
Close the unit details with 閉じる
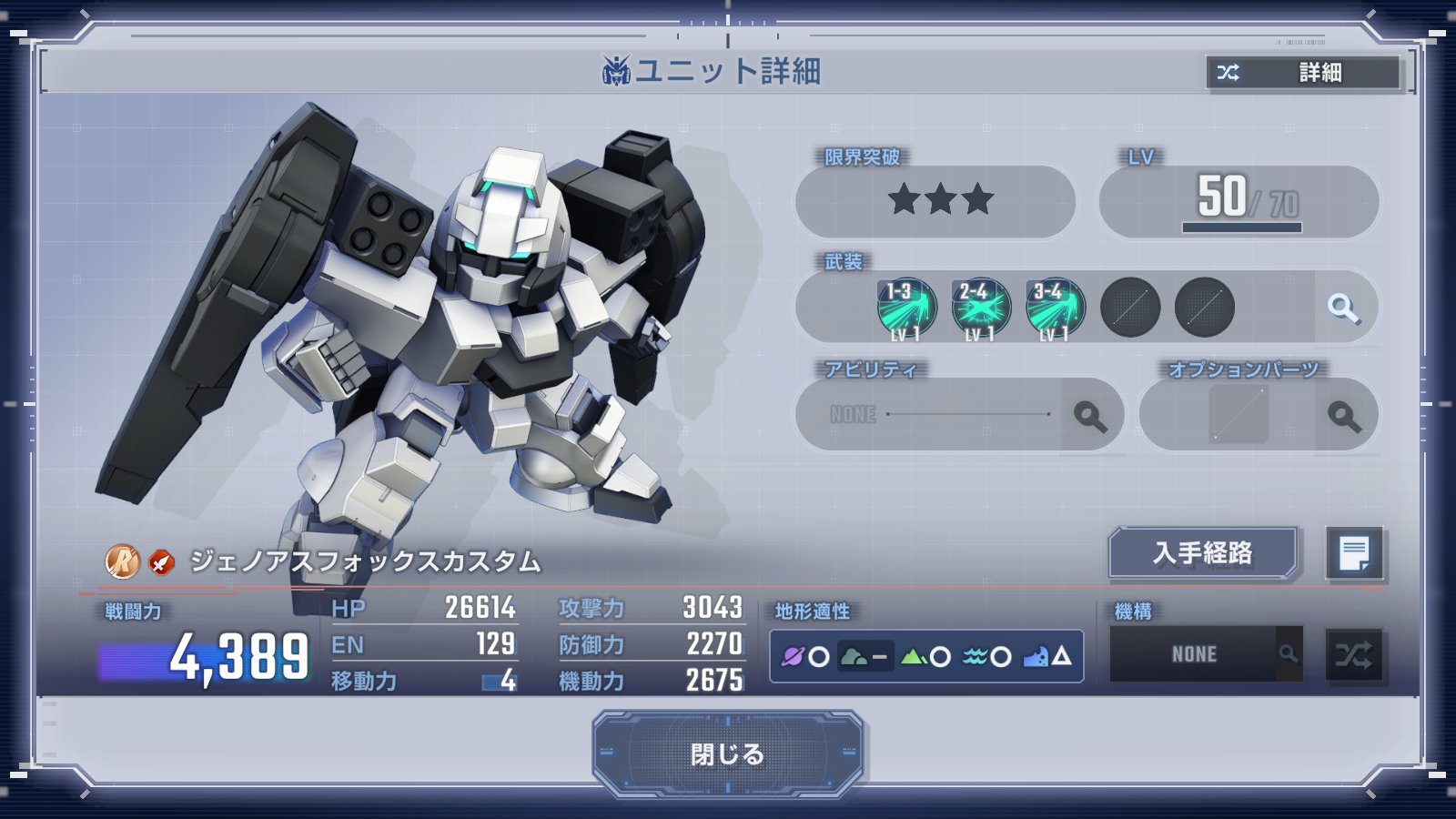point(727,753)
